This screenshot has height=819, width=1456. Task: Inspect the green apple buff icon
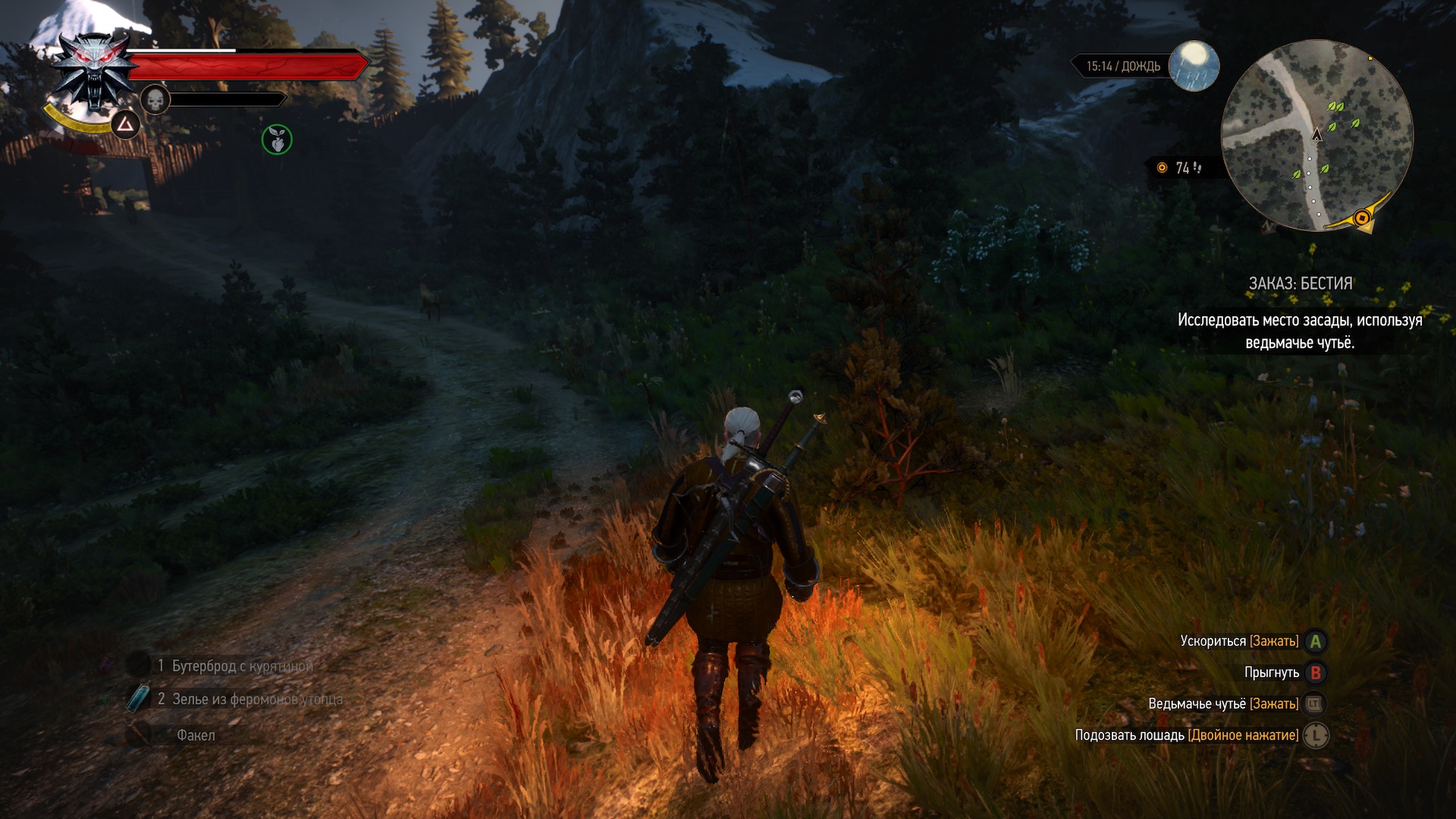pyautogui.click(x=277, y=140)
